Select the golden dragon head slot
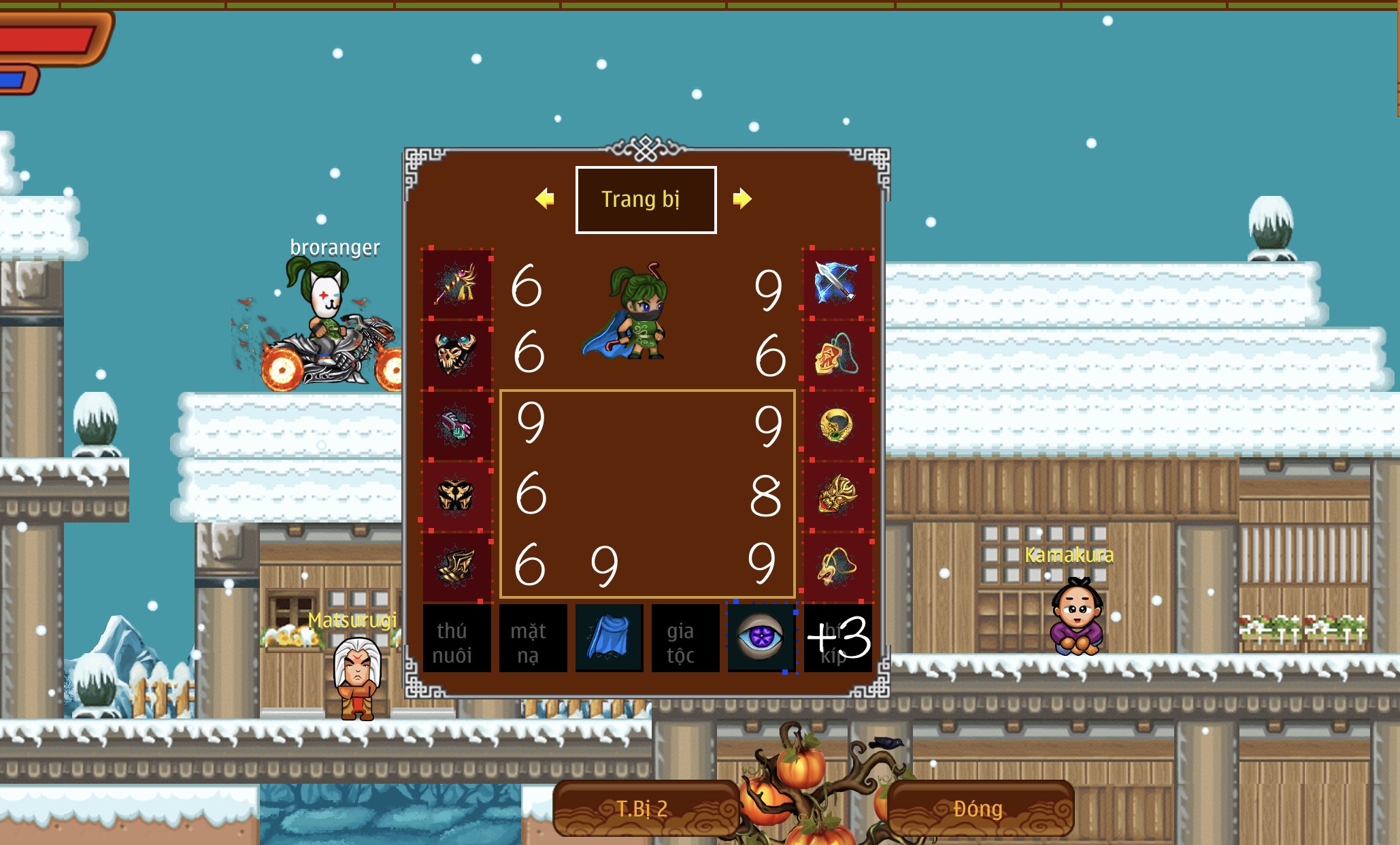 (x=837, y=495)
